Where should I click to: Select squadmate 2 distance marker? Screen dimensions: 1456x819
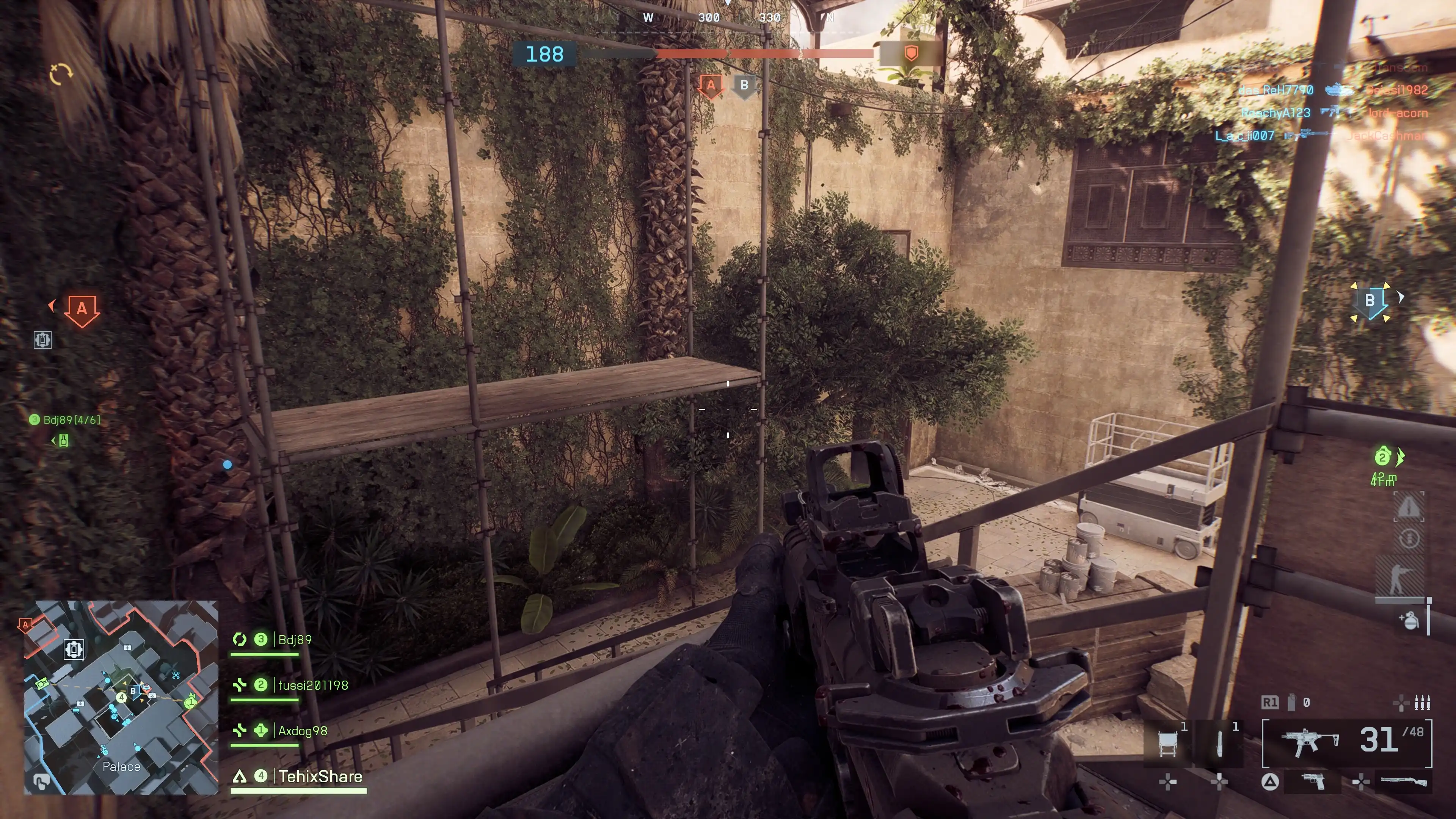point(1383,457)
